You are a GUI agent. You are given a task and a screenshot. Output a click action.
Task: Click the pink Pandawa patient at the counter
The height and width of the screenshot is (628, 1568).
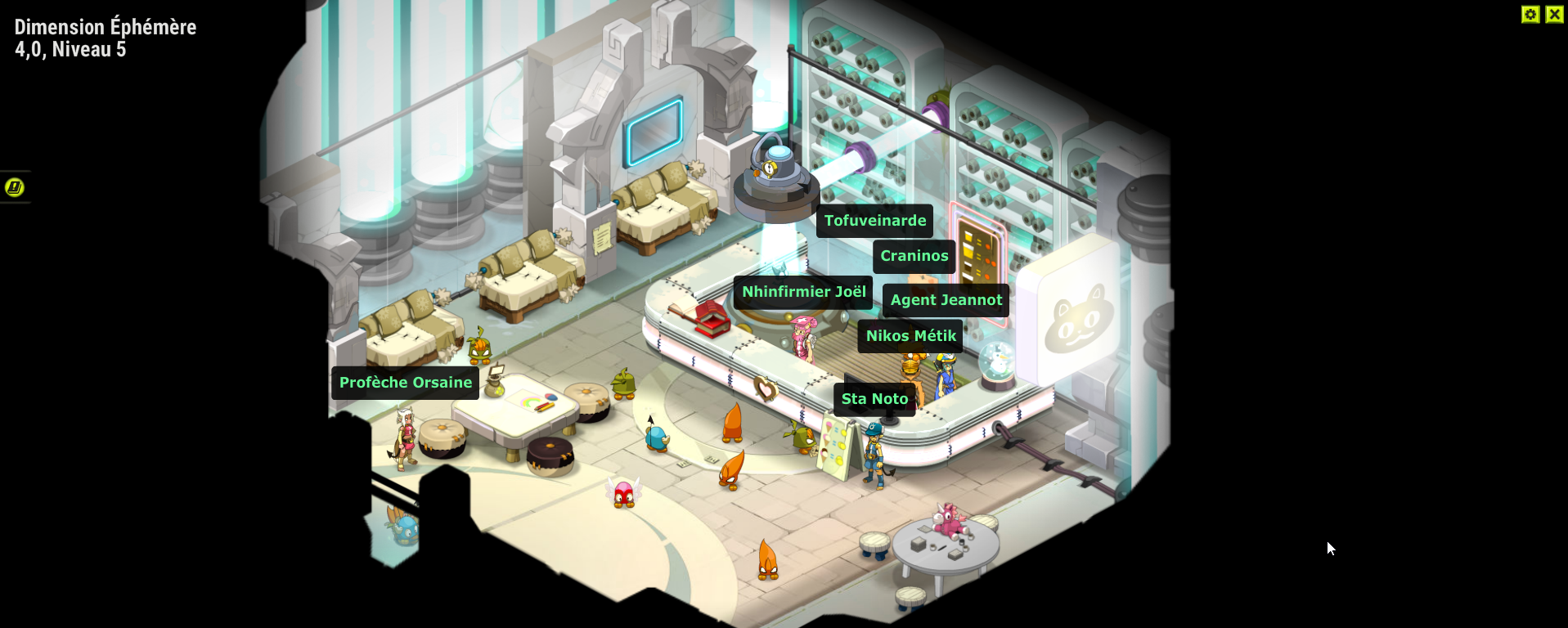tap(806, 337)
